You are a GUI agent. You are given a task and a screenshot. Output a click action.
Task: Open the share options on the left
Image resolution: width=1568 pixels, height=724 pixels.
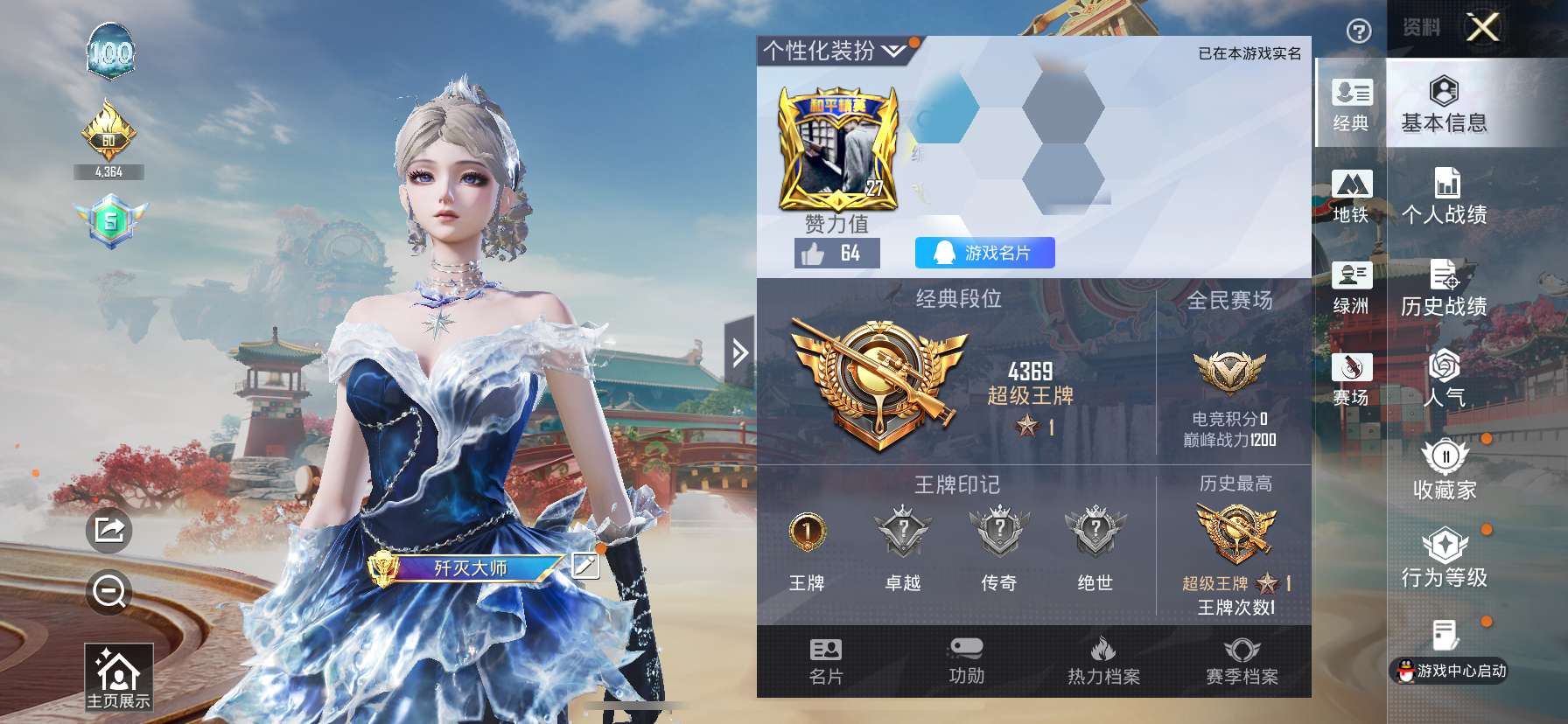click(x=108, y=529)
